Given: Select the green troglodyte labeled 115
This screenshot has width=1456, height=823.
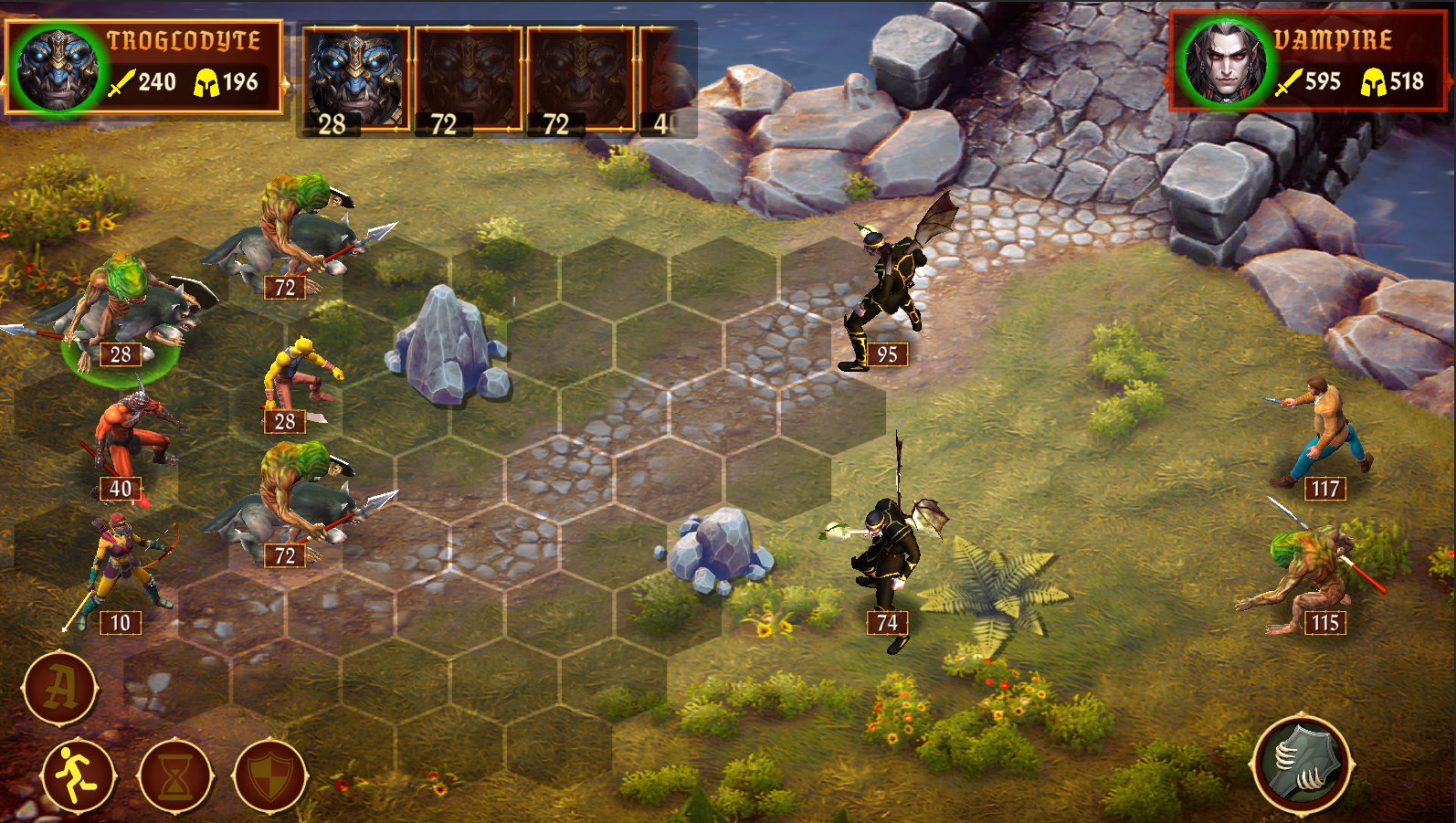Looking at the screenshot, I should pyautogui.click(x=1313, y=571).
